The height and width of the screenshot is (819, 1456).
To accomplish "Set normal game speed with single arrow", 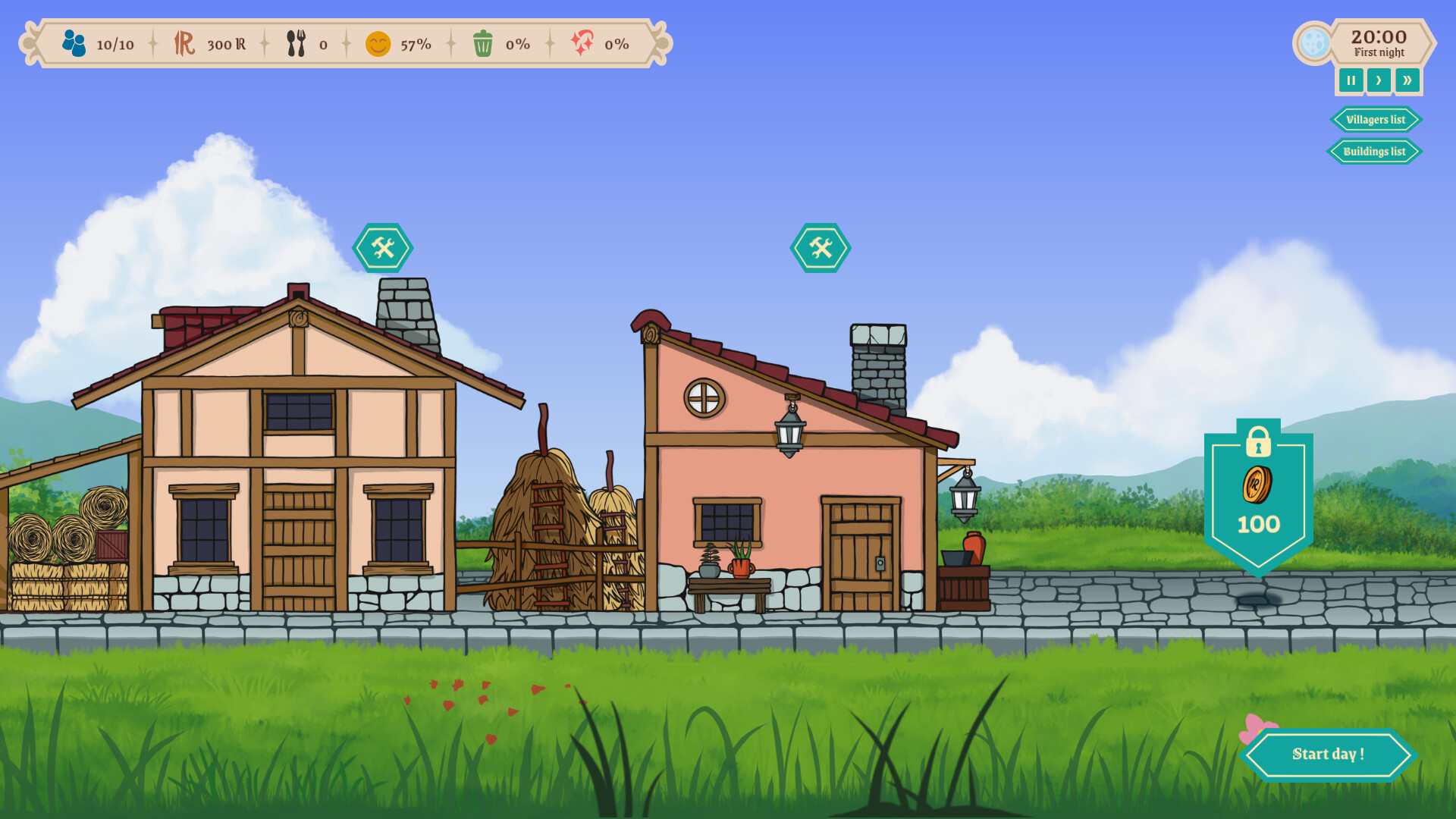I will coord(1379,80).
